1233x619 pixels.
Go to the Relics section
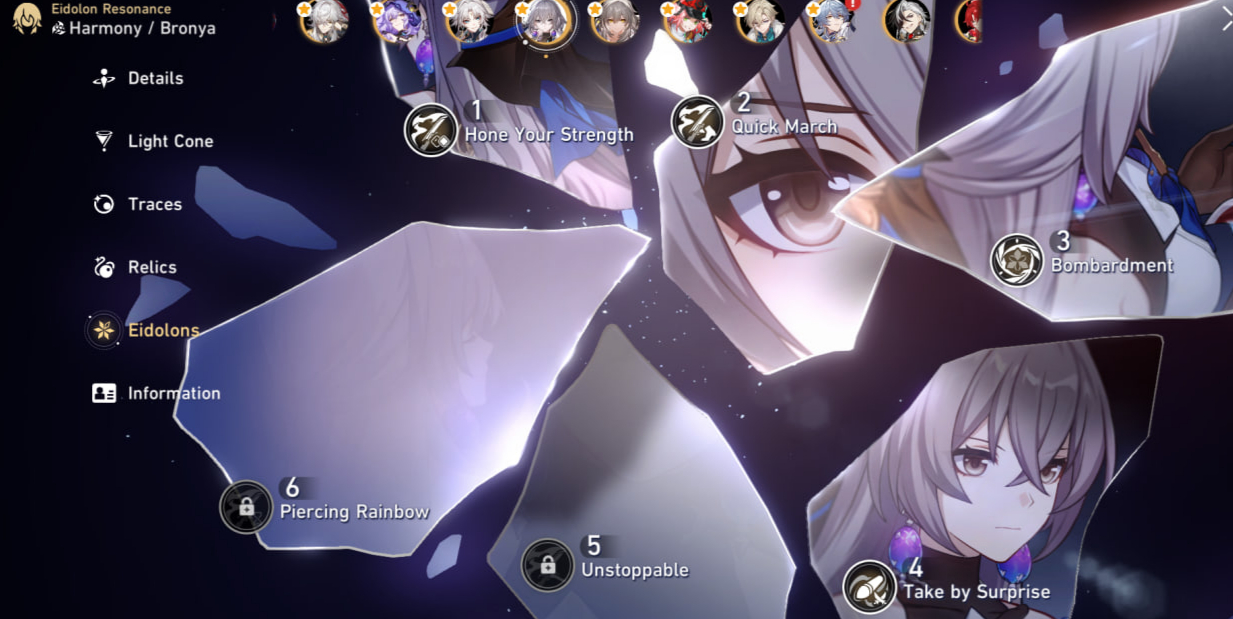pyautogui.click(x=151, y=267)
